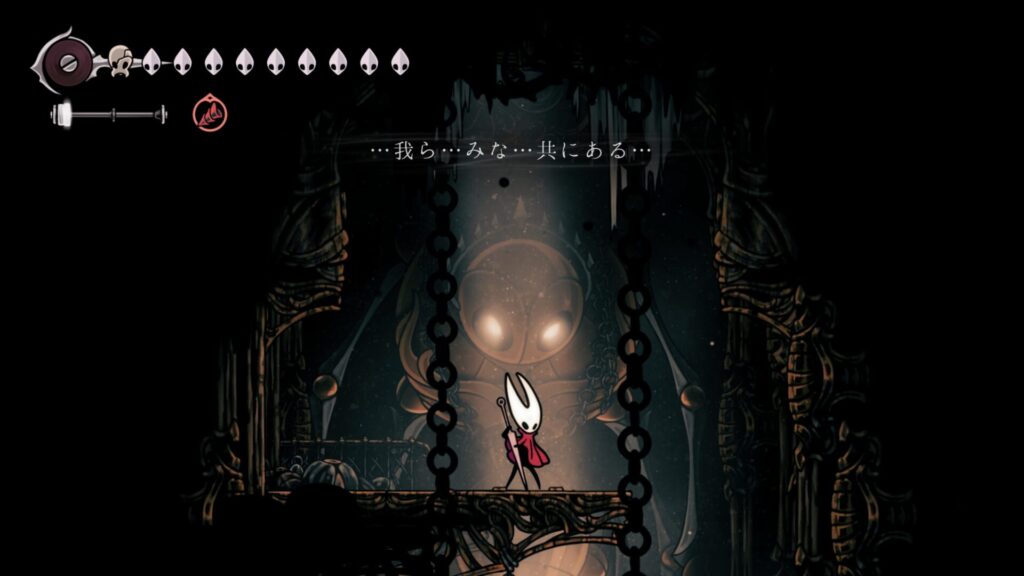Image resolution: width=1024 pixels, height=576 pixels.
Task: Select the red equipped tool icon
Action: click(210, 115)
